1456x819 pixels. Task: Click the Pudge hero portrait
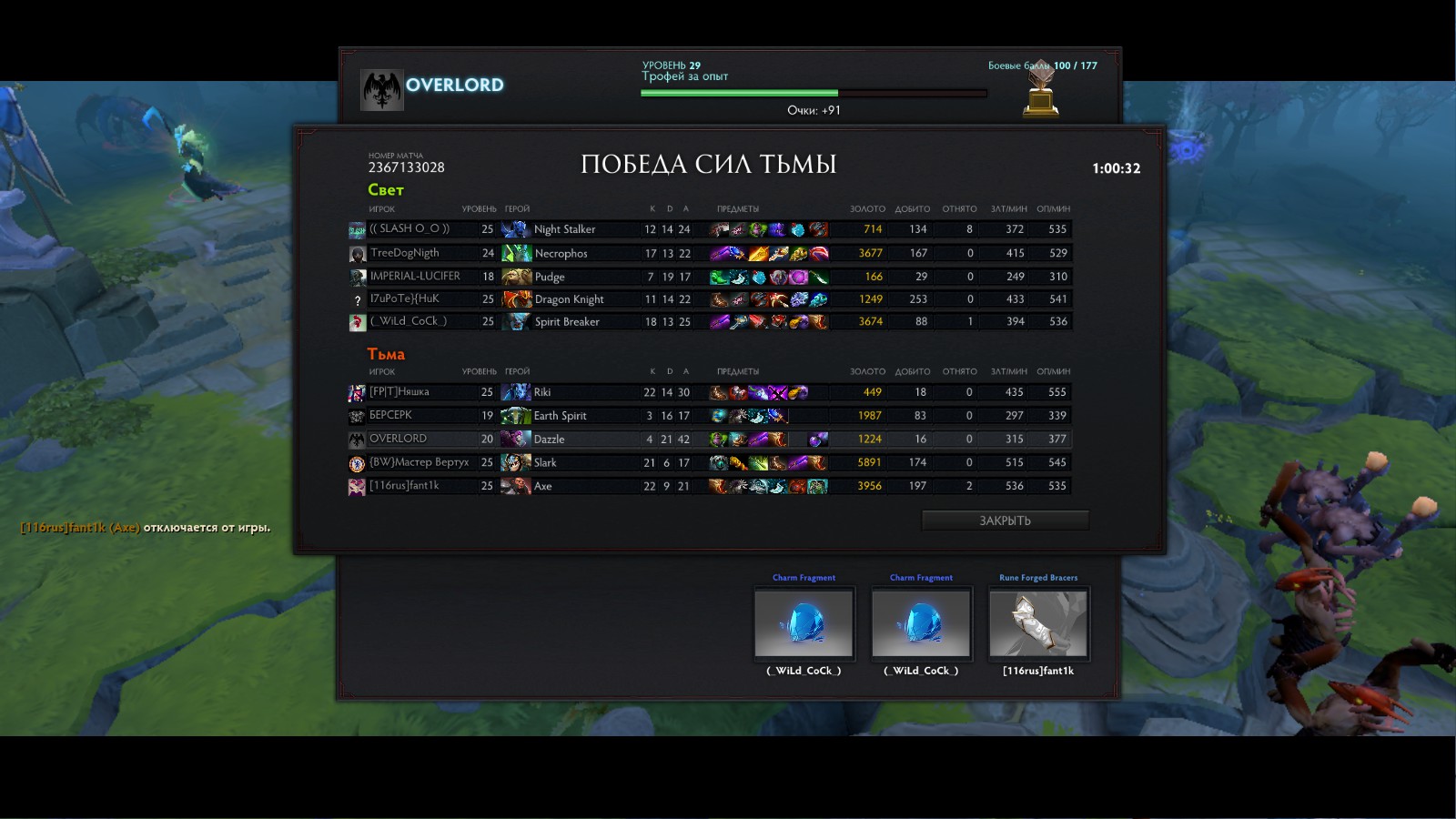pos(516,277)
